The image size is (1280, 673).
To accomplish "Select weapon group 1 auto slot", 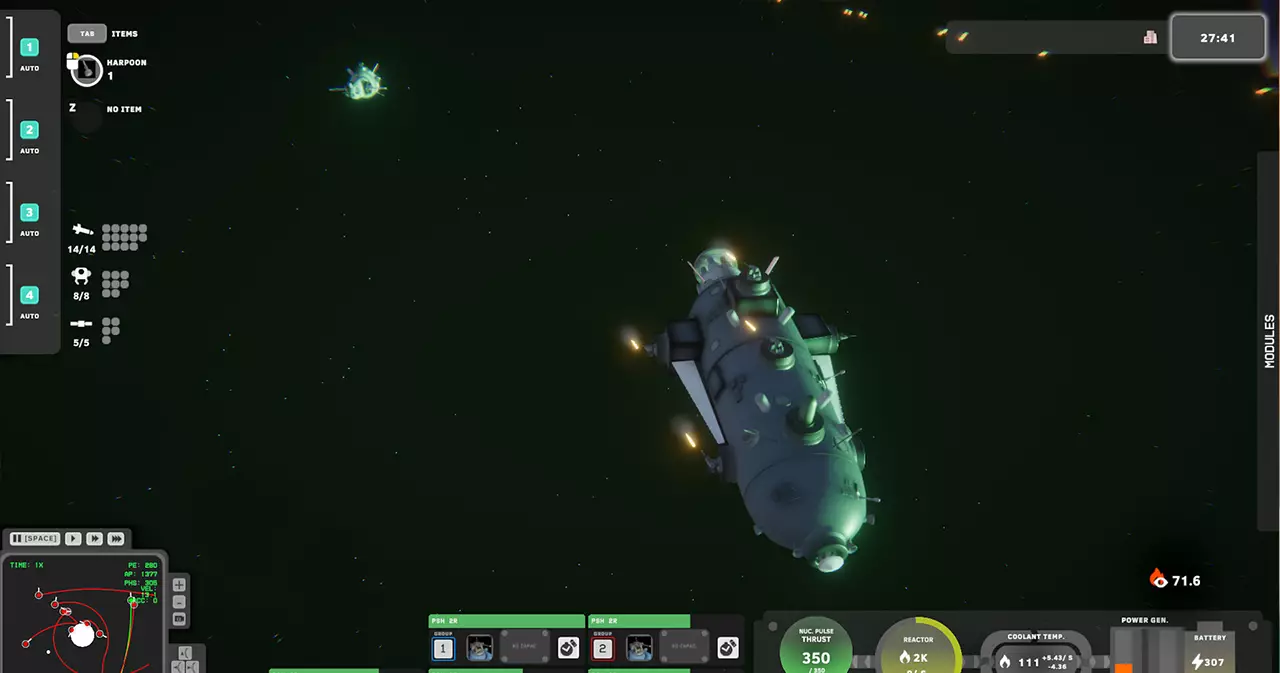I will point(30,47).
